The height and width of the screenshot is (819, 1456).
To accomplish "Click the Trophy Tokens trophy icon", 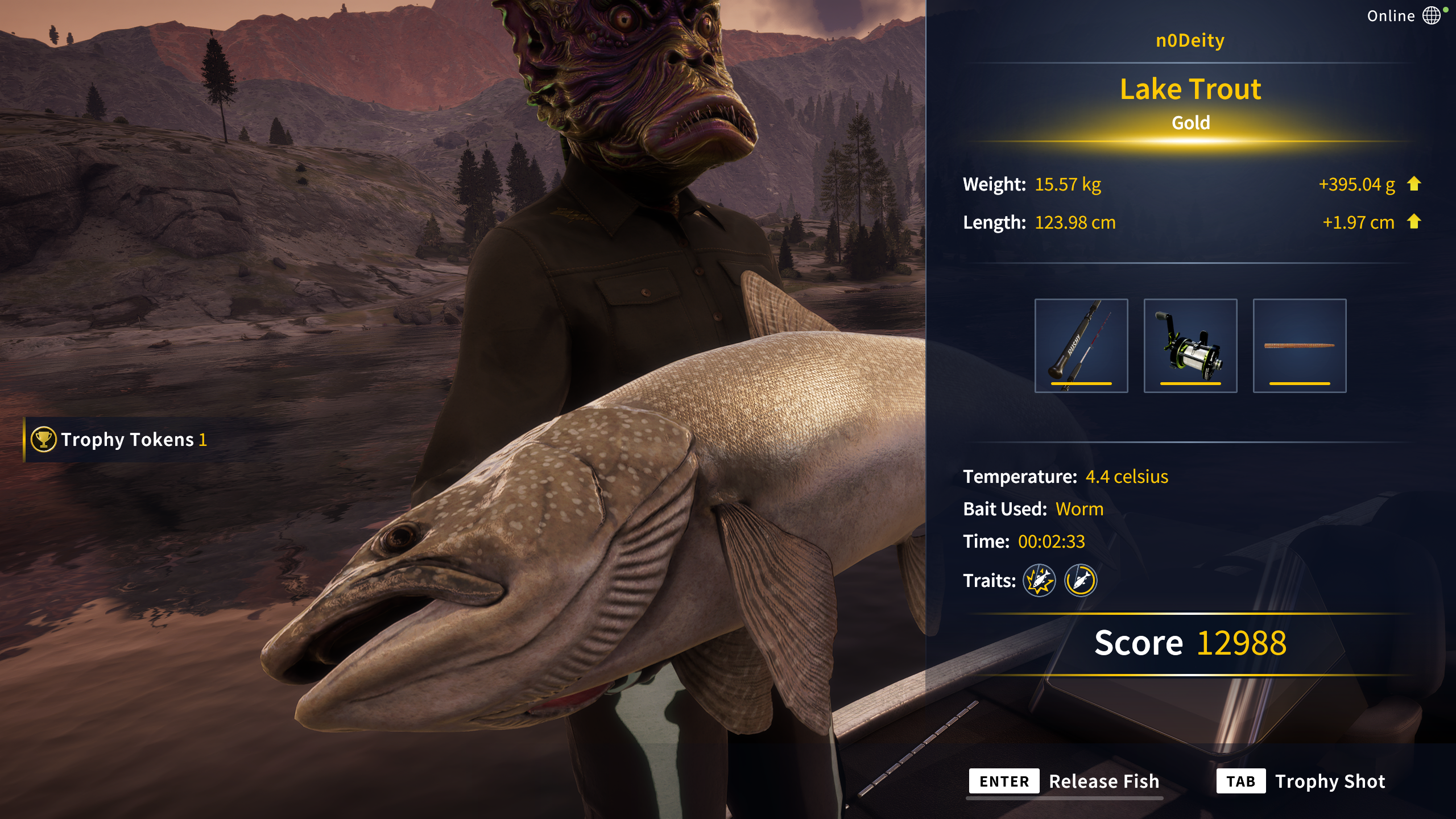I will [43, 439].
